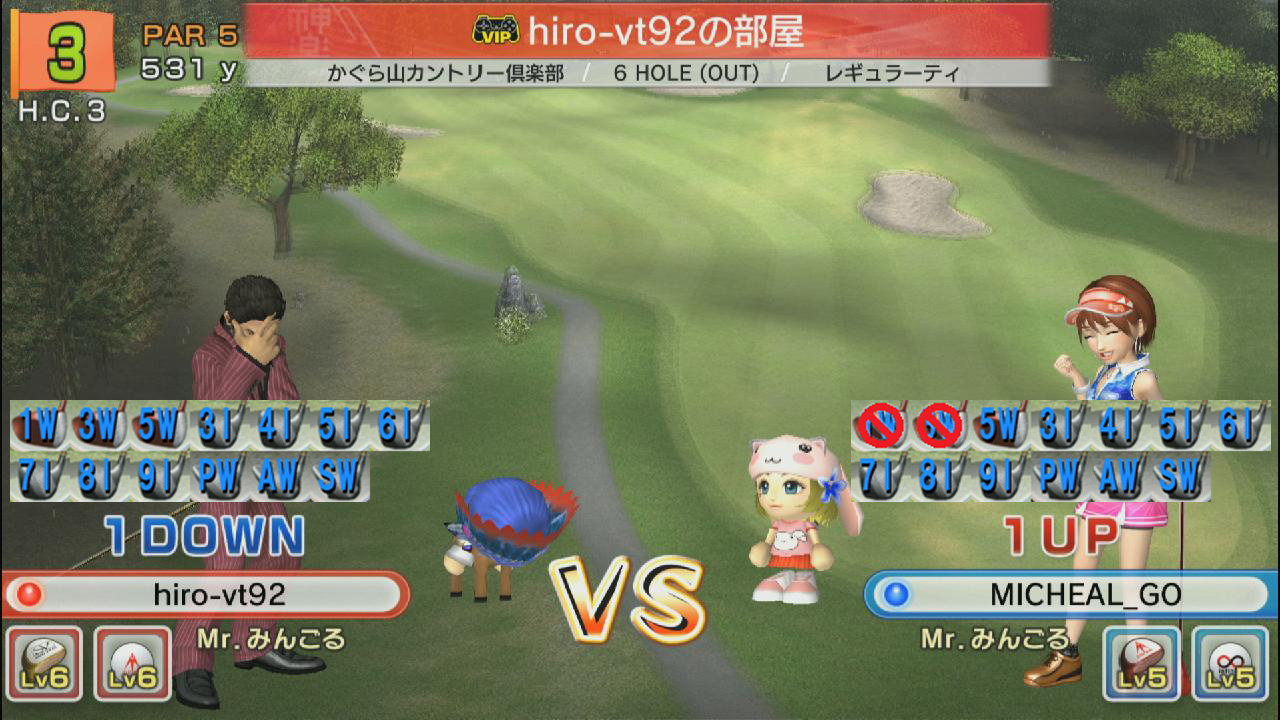Choose hiro-vt92's 3W wood club
Viewport: 1280px width, 720px height.
[x=99, y=427]
